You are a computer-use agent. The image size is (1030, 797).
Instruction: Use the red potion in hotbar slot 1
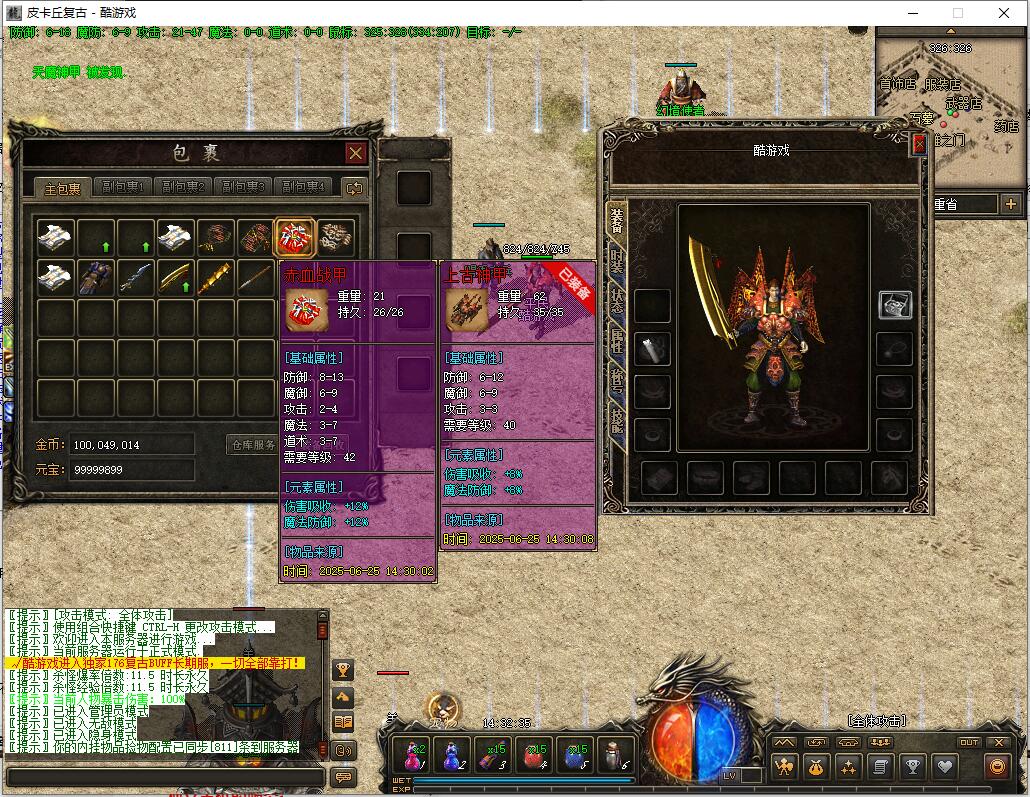tap(411, 755)
